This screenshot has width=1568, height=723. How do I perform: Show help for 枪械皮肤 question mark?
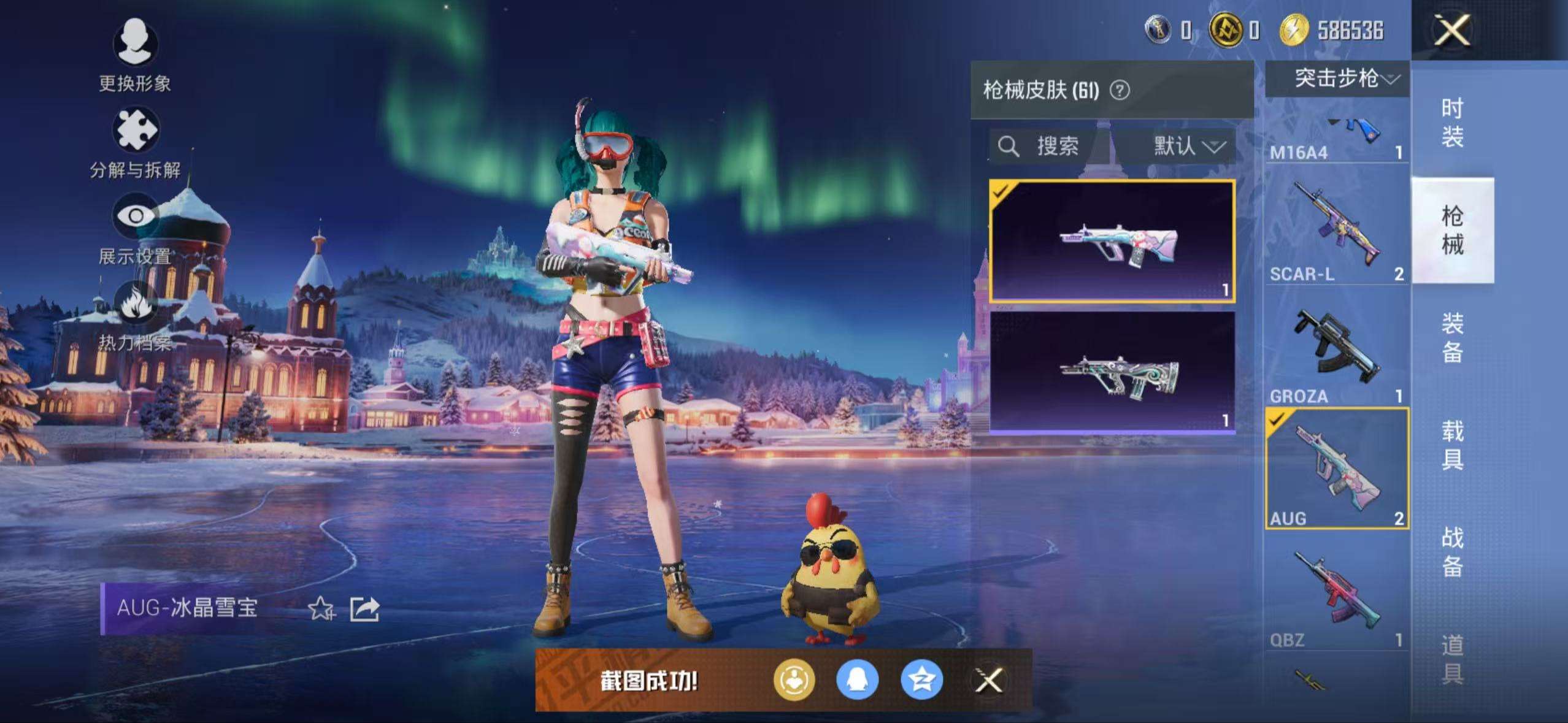pos(1120,91)
